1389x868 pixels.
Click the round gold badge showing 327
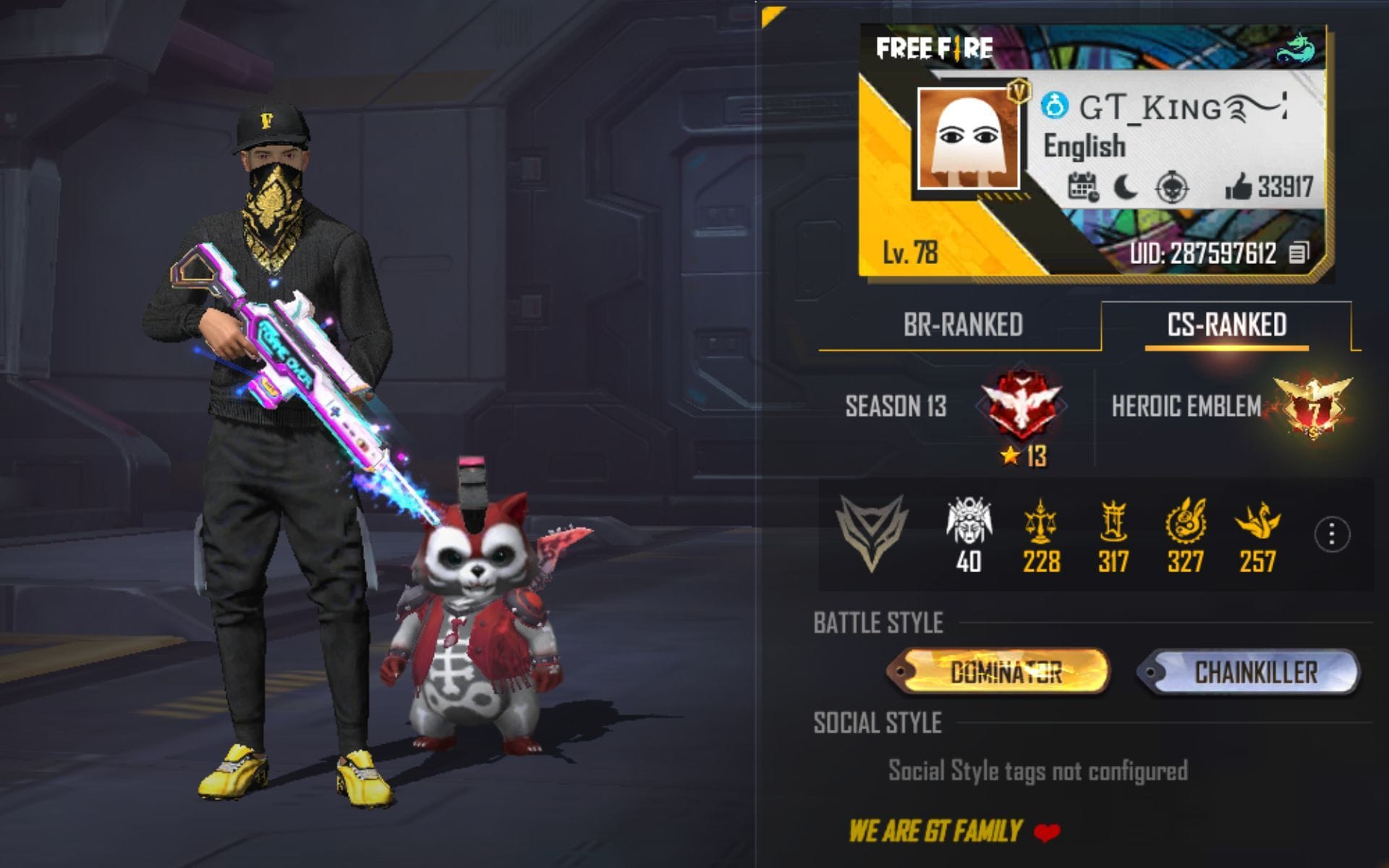[1185, 522]
